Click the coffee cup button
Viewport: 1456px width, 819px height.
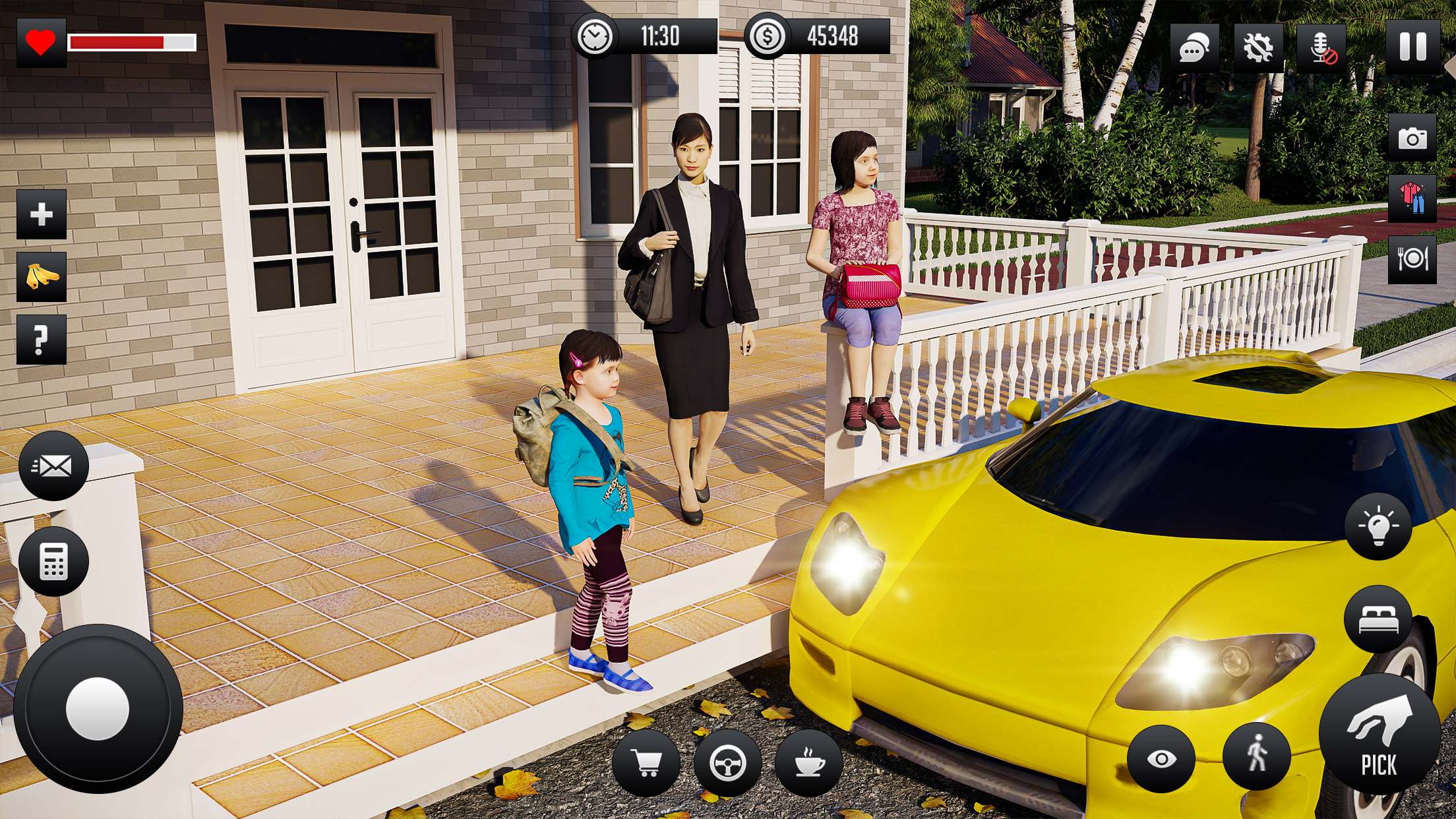[809, 763]
